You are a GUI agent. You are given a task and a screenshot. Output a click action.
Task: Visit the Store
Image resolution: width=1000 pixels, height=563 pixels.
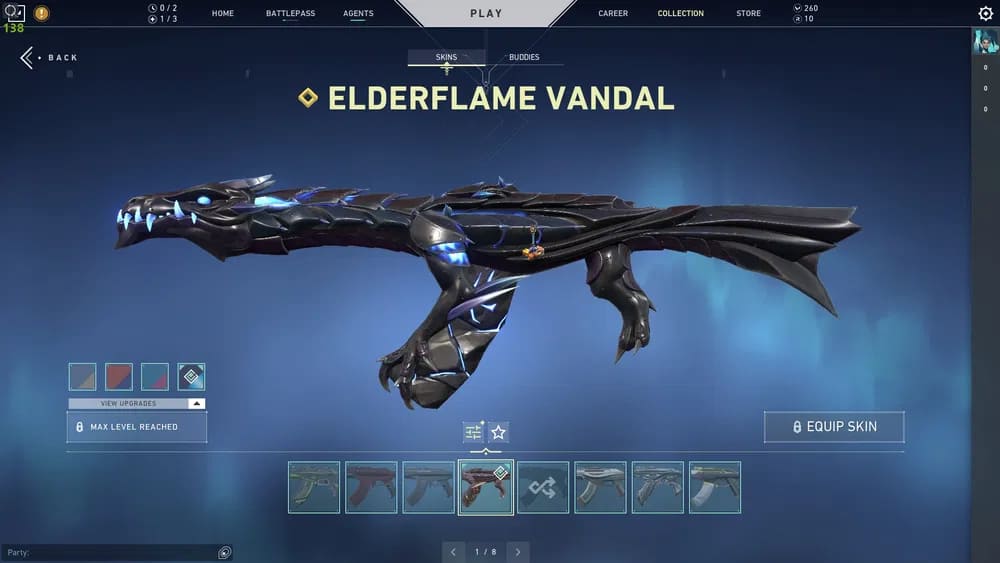[x=748, y=14]
